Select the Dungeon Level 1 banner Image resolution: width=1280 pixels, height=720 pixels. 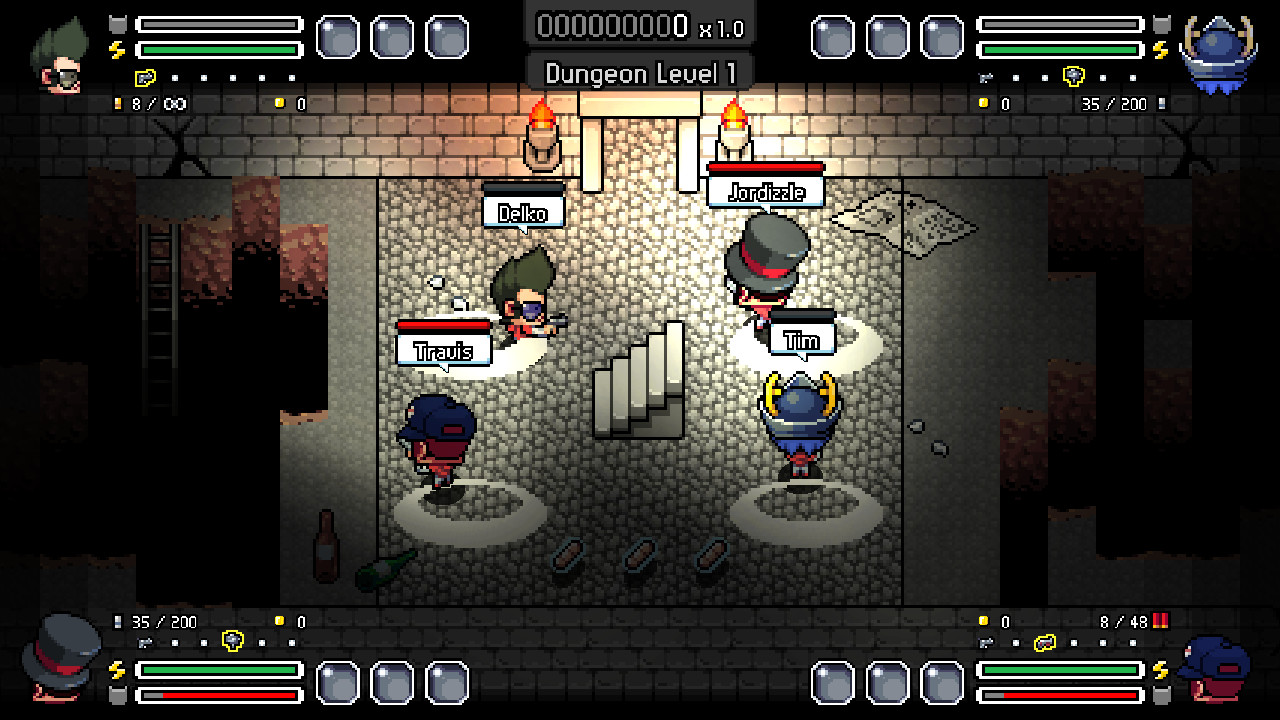[640, 72]
